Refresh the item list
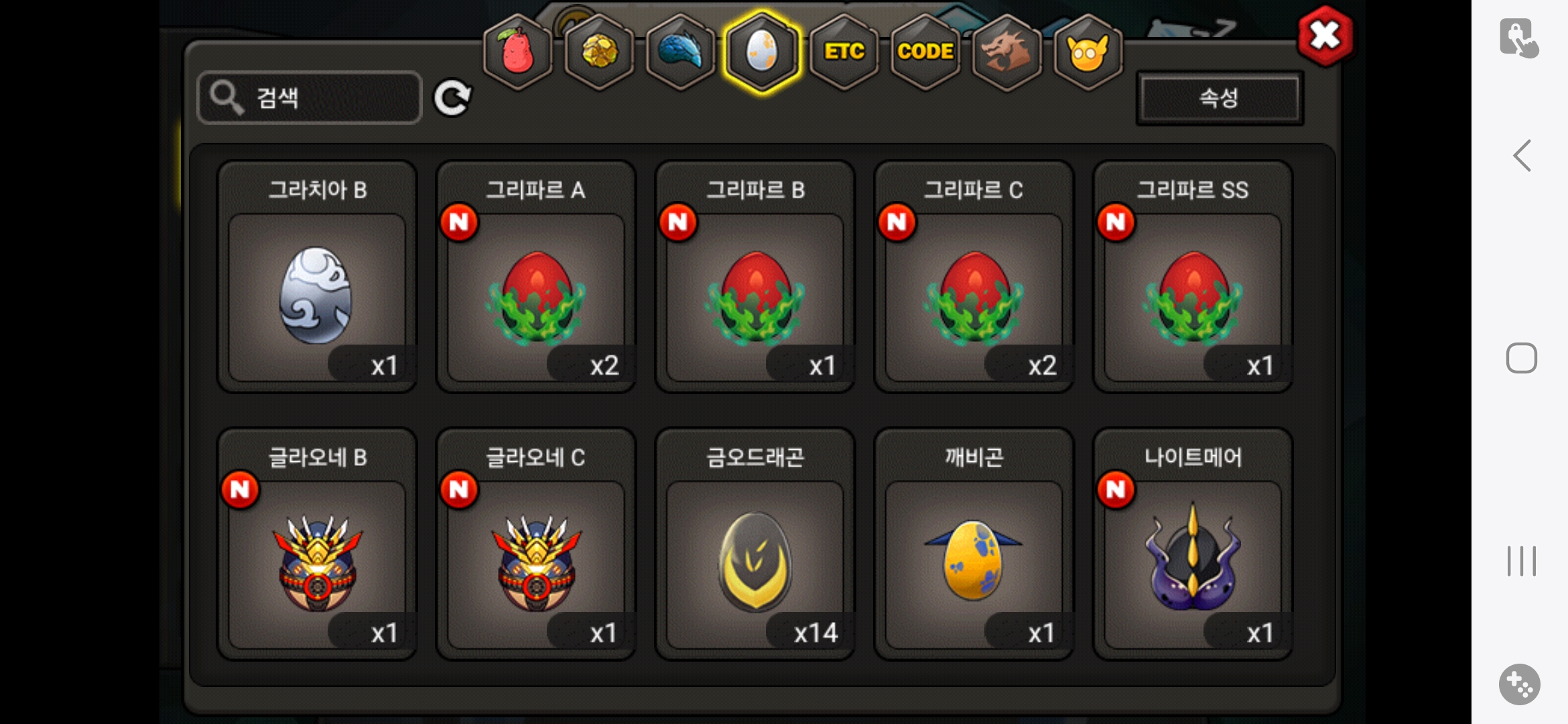The width and height of the screenshot is (1568, 724). [452, 99]
